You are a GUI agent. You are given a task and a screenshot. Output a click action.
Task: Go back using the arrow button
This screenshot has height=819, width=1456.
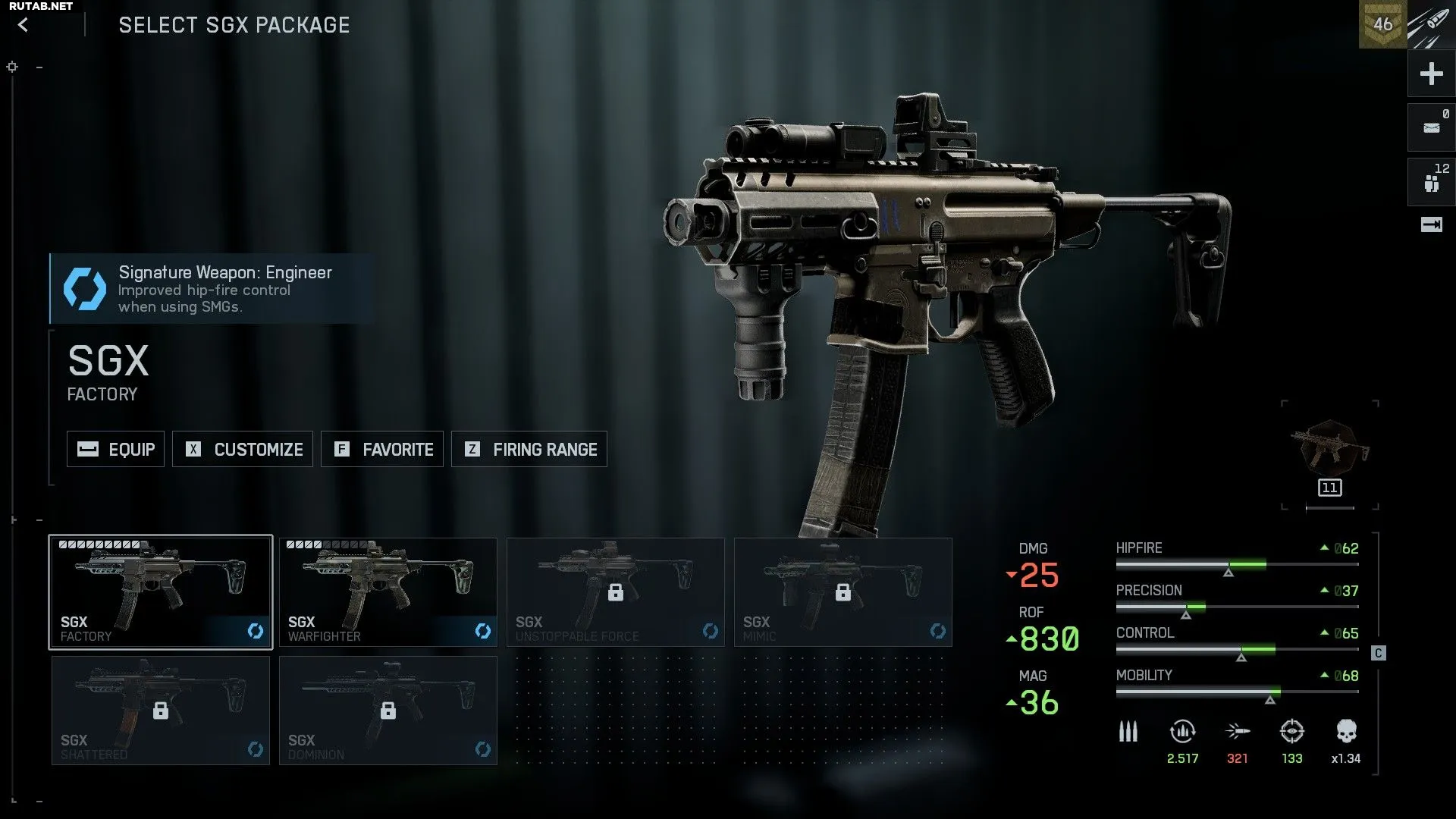click(x=24, y=25)
